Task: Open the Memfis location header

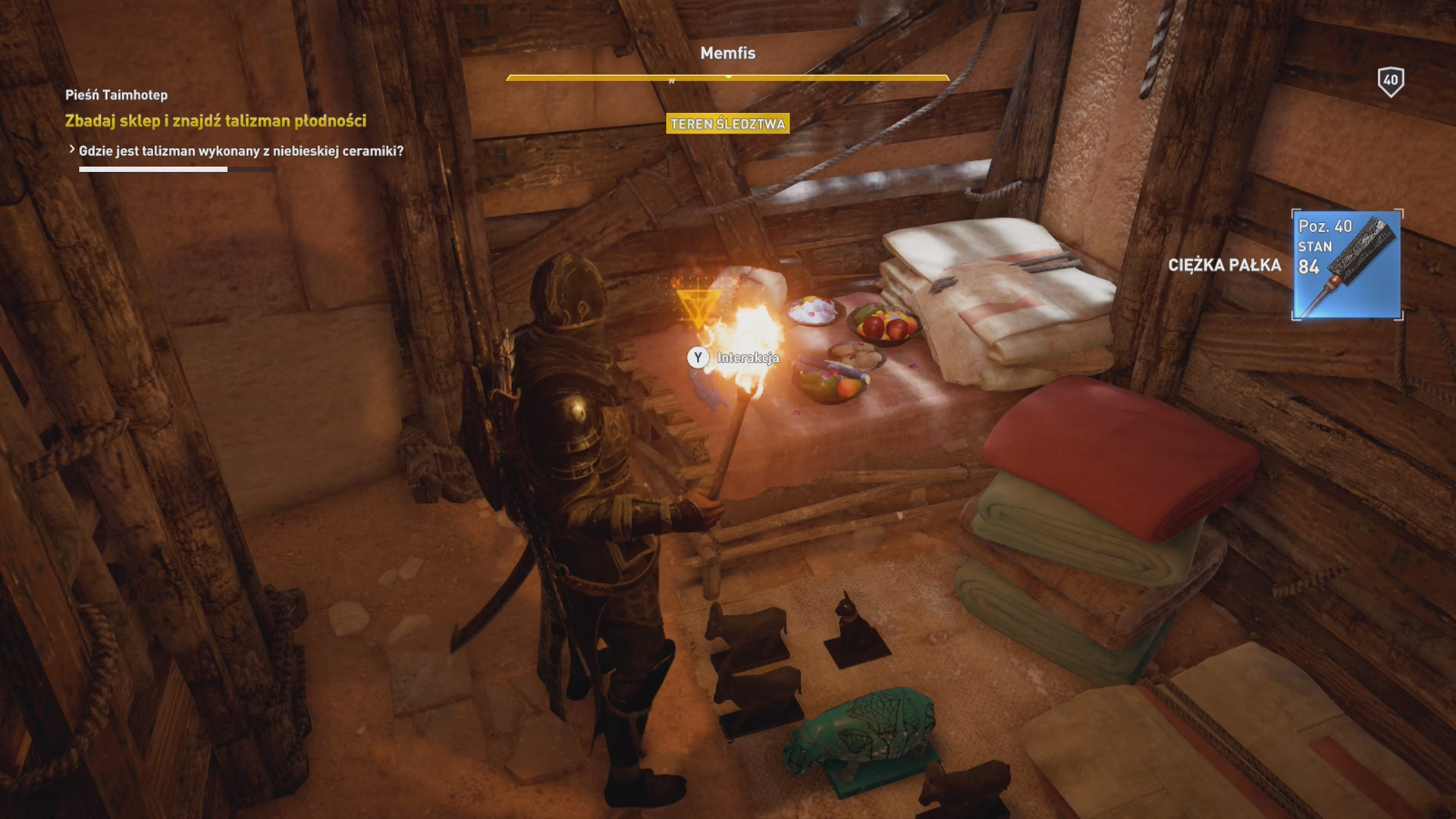Action: [728, 55]
